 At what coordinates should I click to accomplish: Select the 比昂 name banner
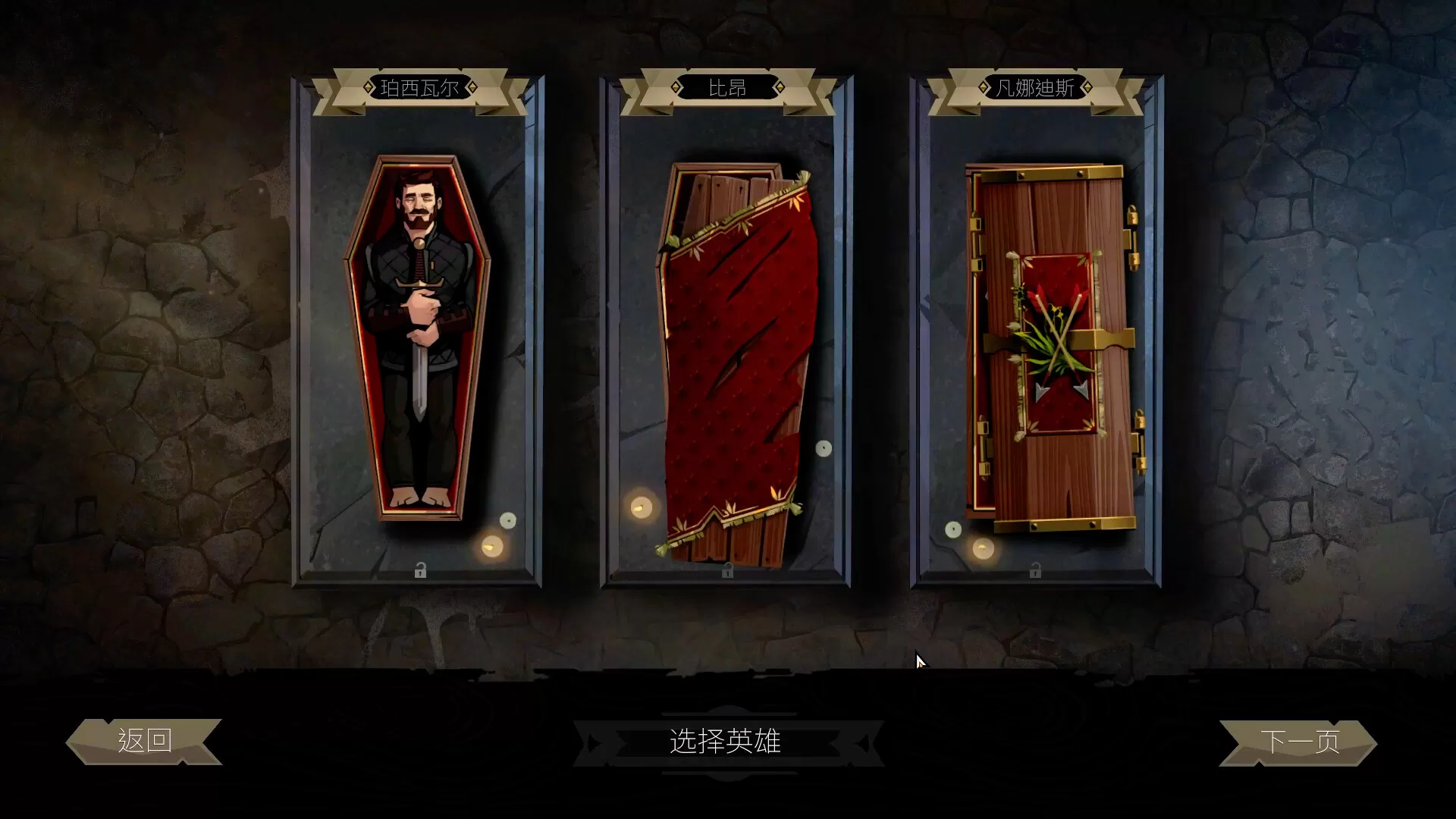coord(725,86)
